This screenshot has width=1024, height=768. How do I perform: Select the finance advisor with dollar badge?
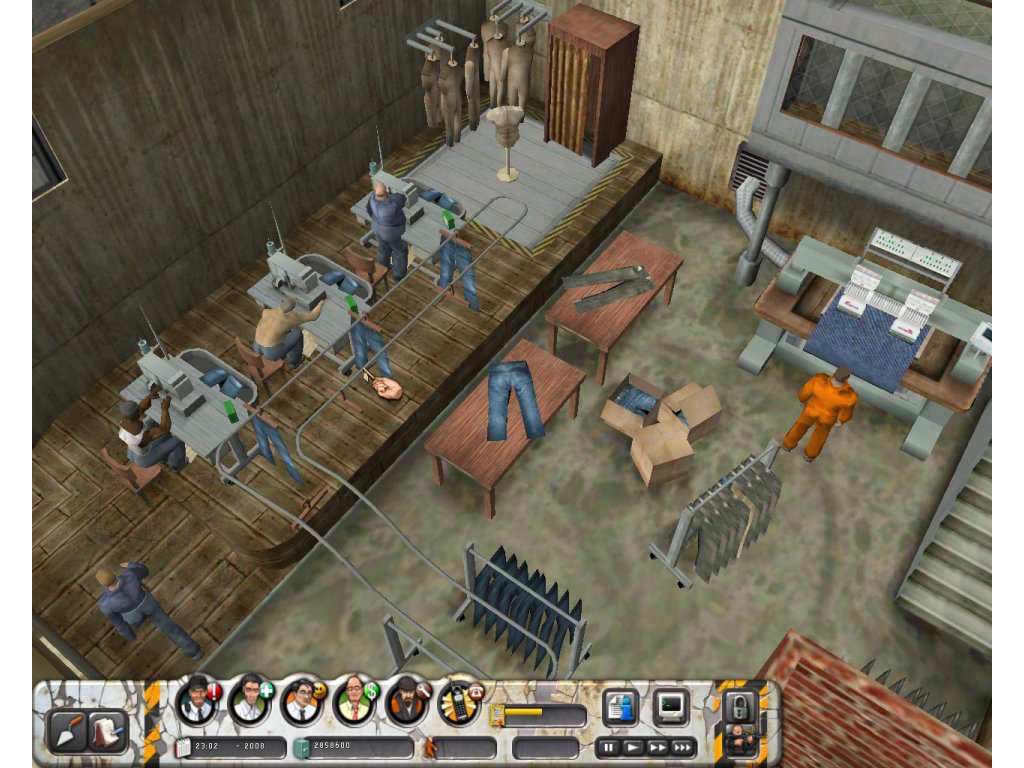[x=353, y=700]
